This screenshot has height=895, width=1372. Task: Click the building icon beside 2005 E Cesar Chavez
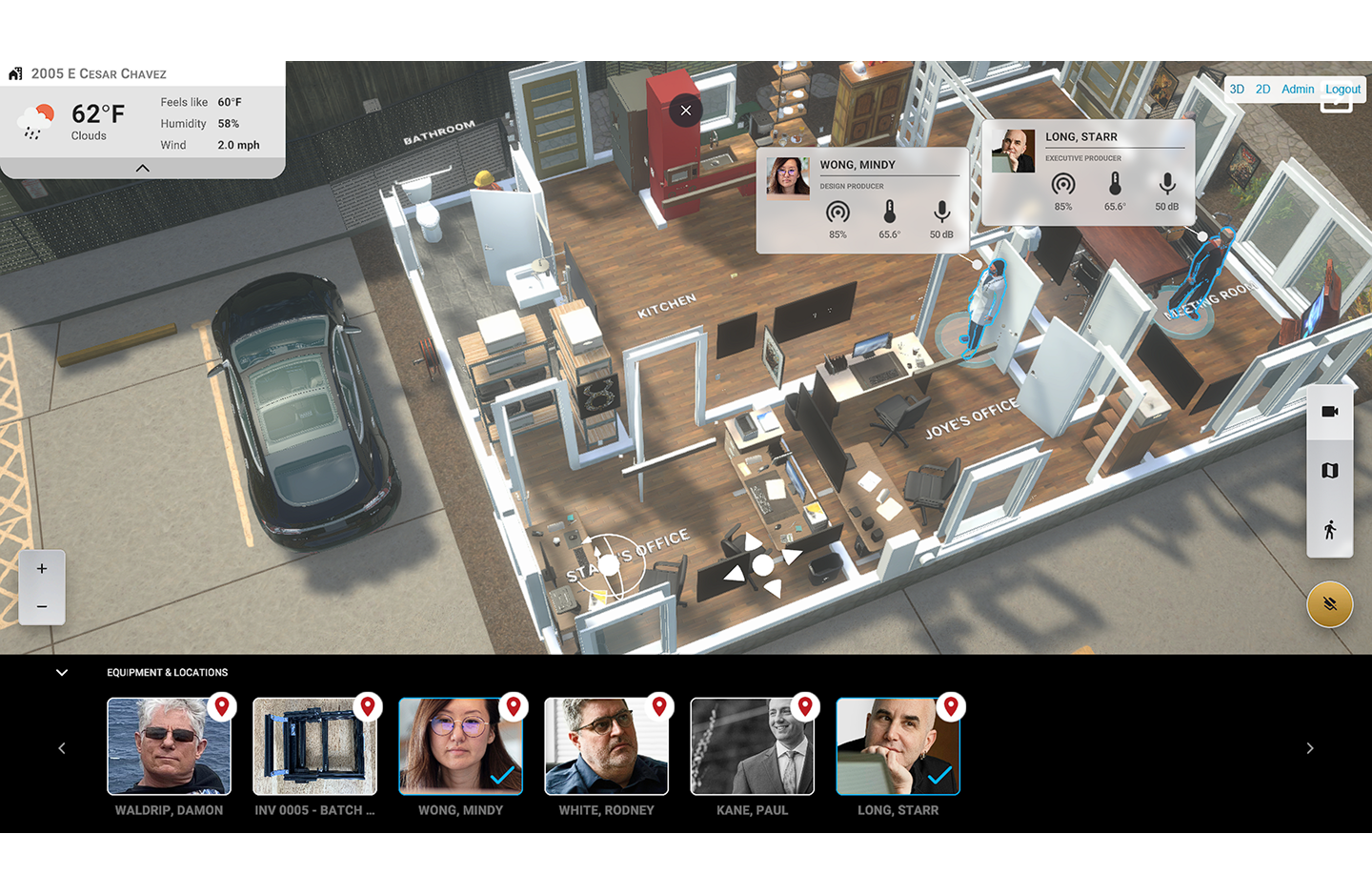point(14,73)
